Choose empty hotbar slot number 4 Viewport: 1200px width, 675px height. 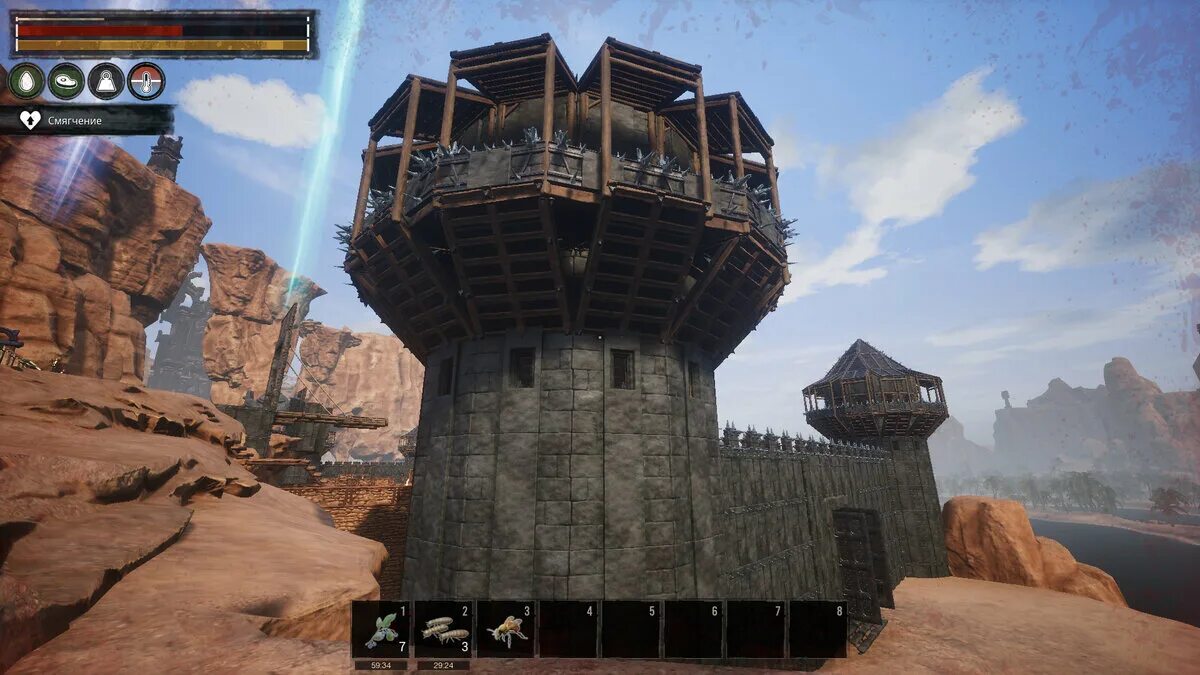568,629
